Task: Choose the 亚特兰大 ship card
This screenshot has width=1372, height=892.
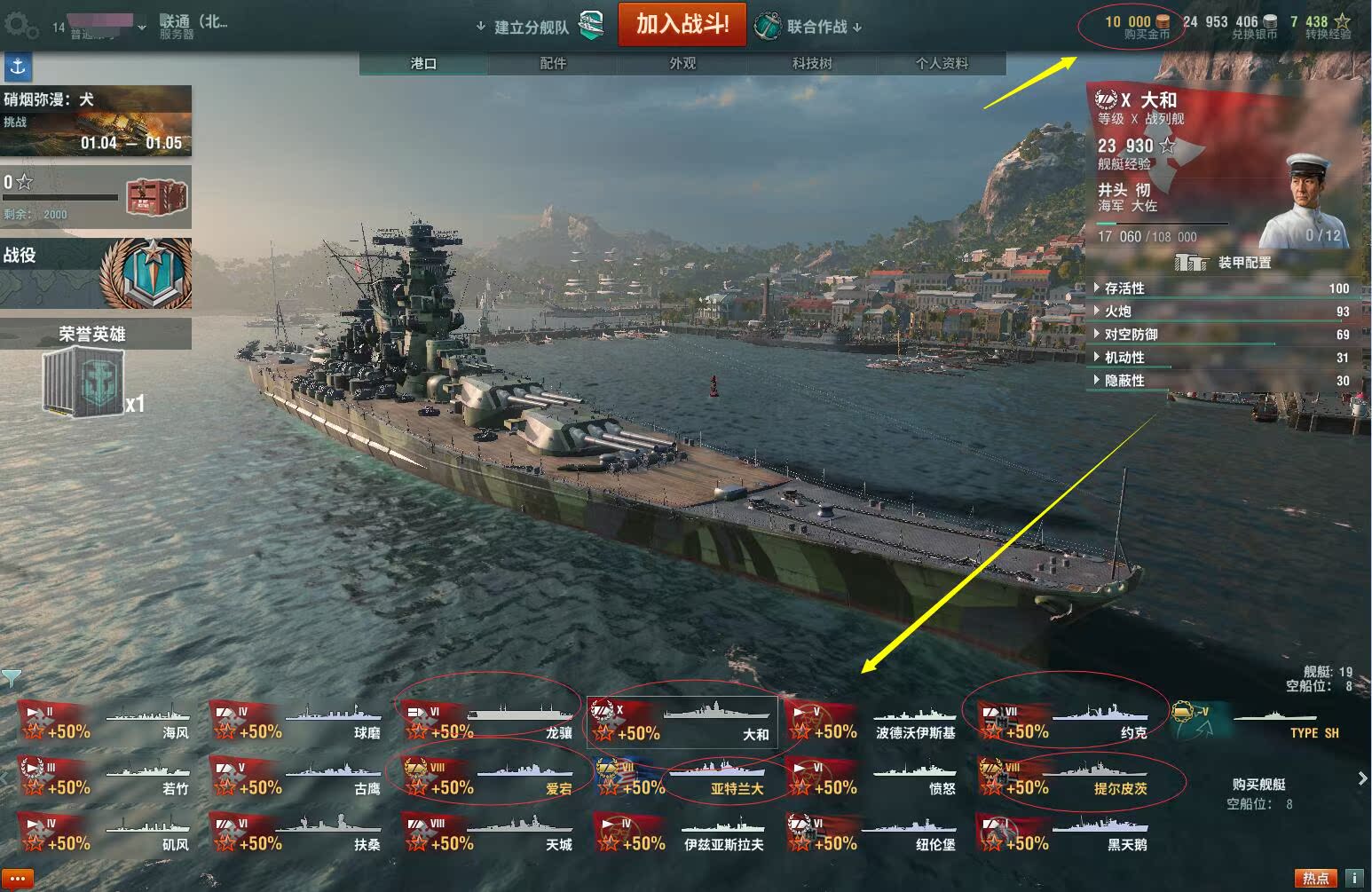Action: point(683,778)
